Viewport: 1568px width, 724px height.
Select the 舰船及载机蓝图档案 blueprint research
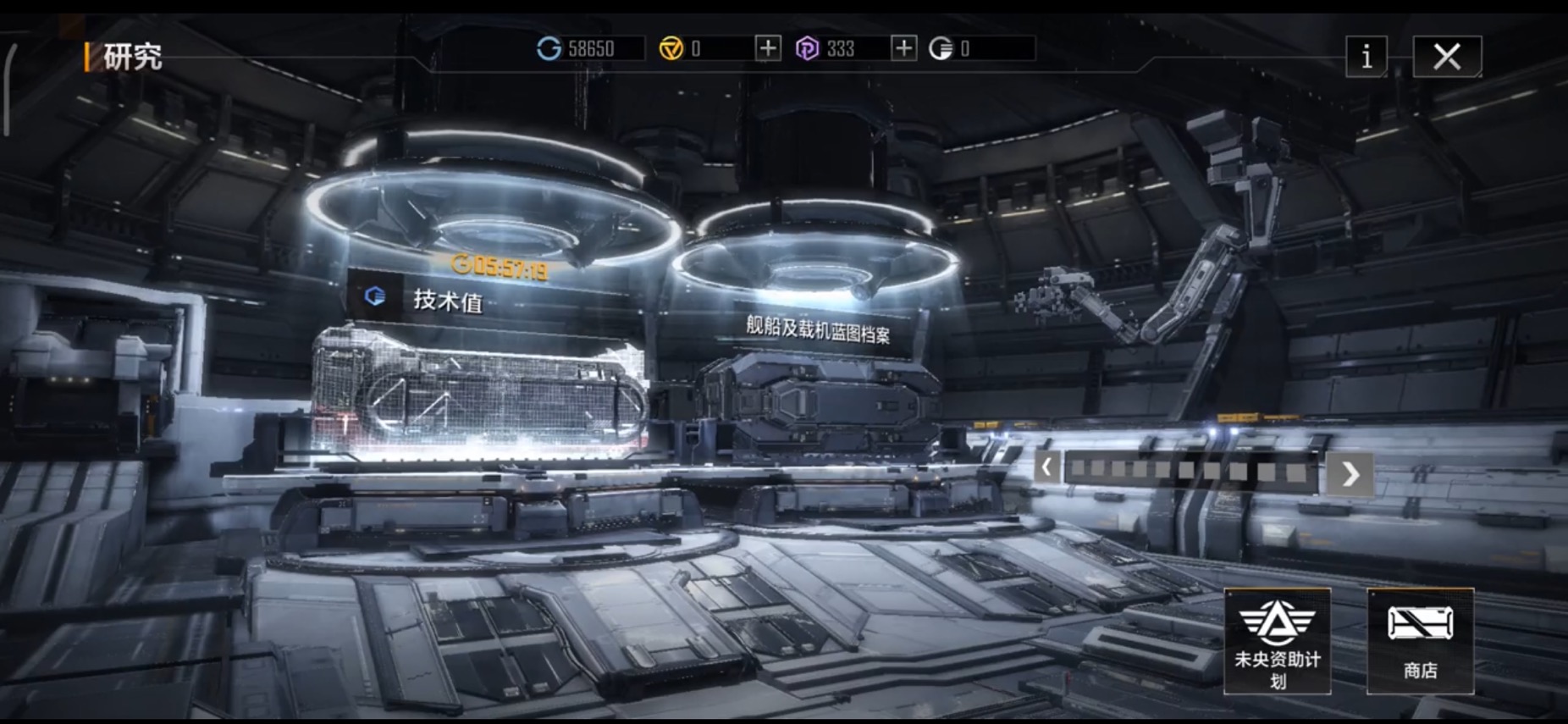(817, 329)
